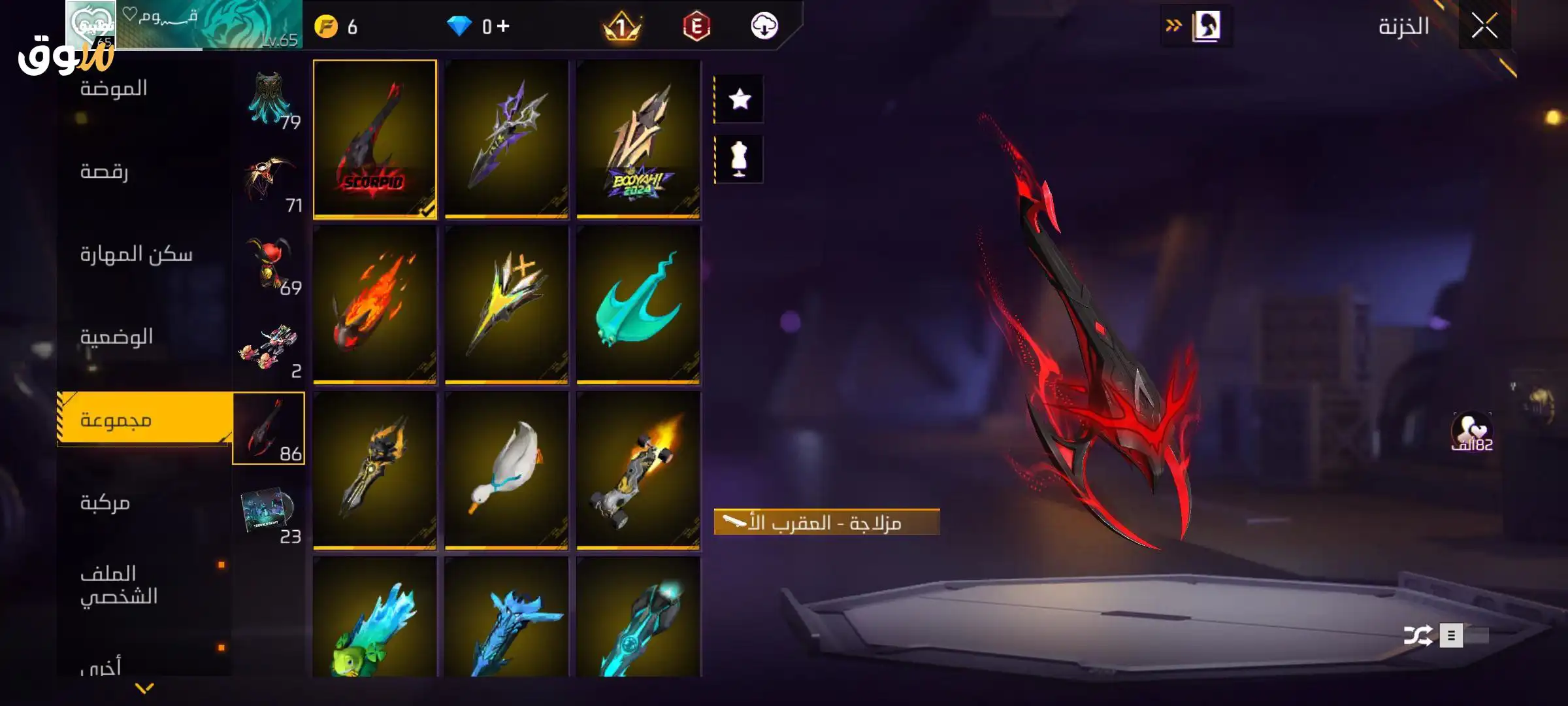Toggle the shuffle random skin button
Screen dimensions: 1568x706
coord(1418,635)
